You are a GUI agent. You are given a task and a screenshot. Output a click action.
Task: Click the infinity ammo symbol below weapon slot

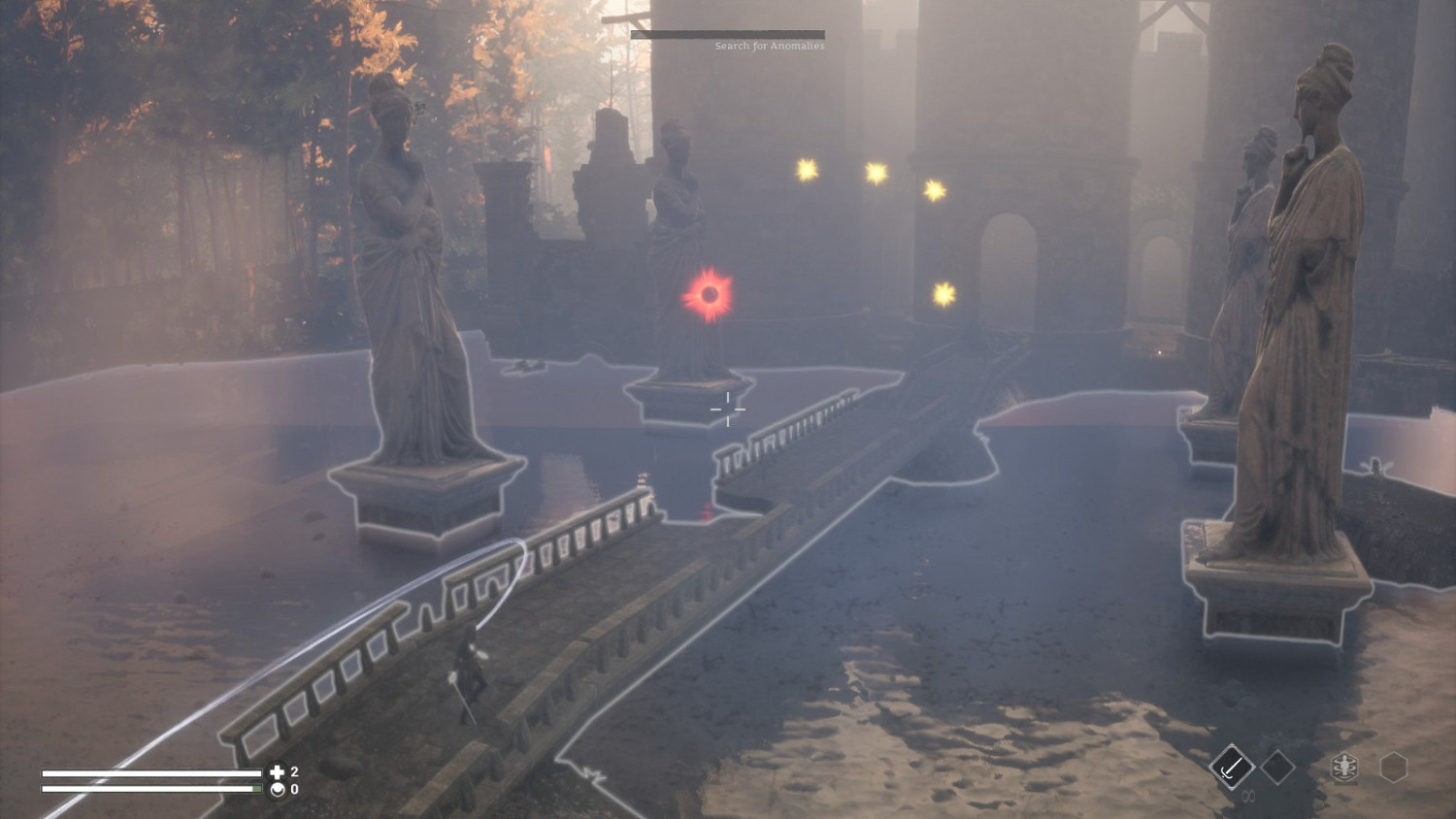[1248, 796]
